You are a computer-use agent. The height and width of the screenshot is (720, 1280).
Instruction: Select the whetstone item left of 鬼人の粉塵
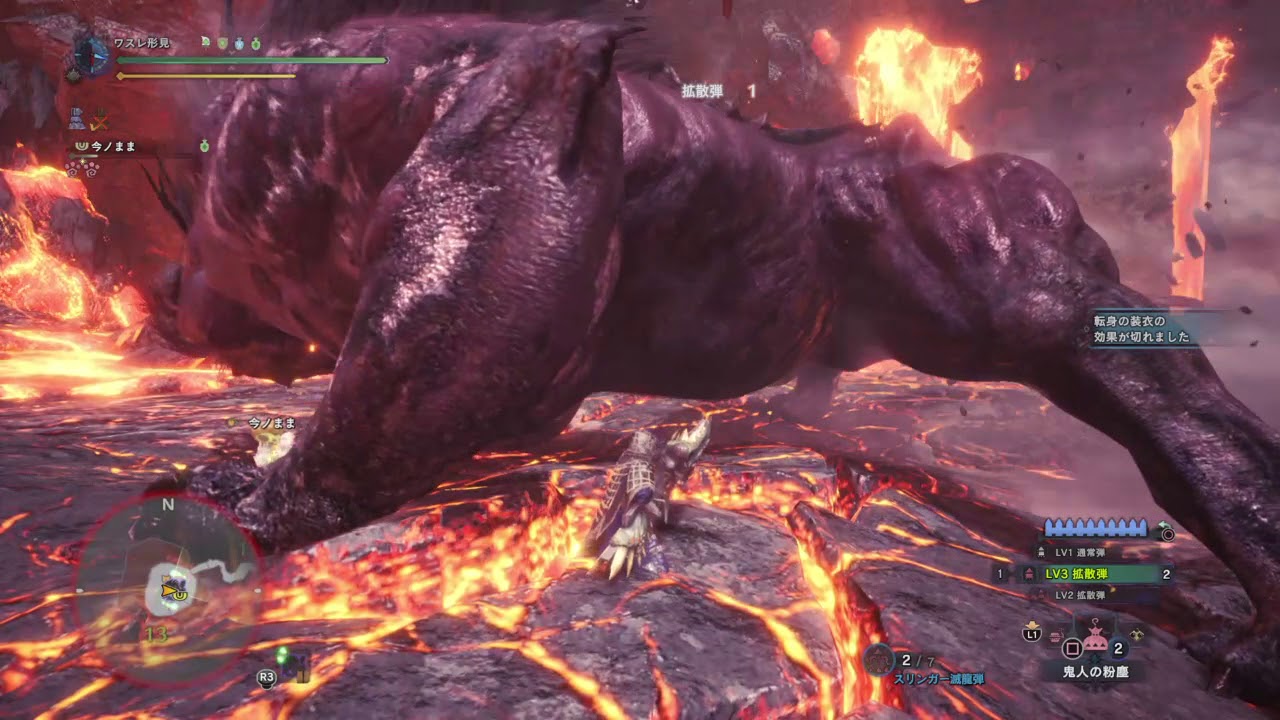(1056, 636)
